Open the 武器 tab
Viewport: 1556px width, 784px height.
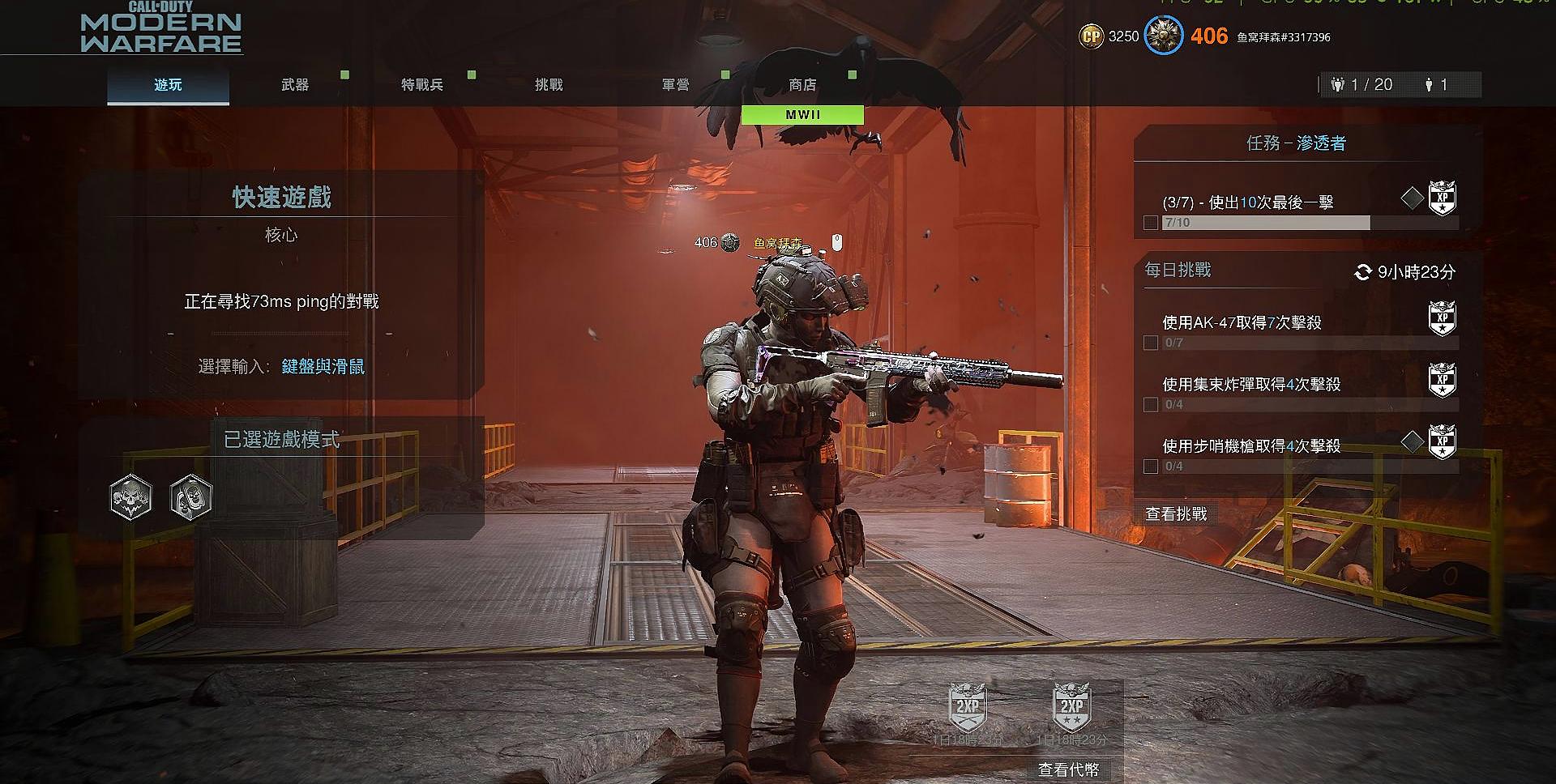pos(295,85)
